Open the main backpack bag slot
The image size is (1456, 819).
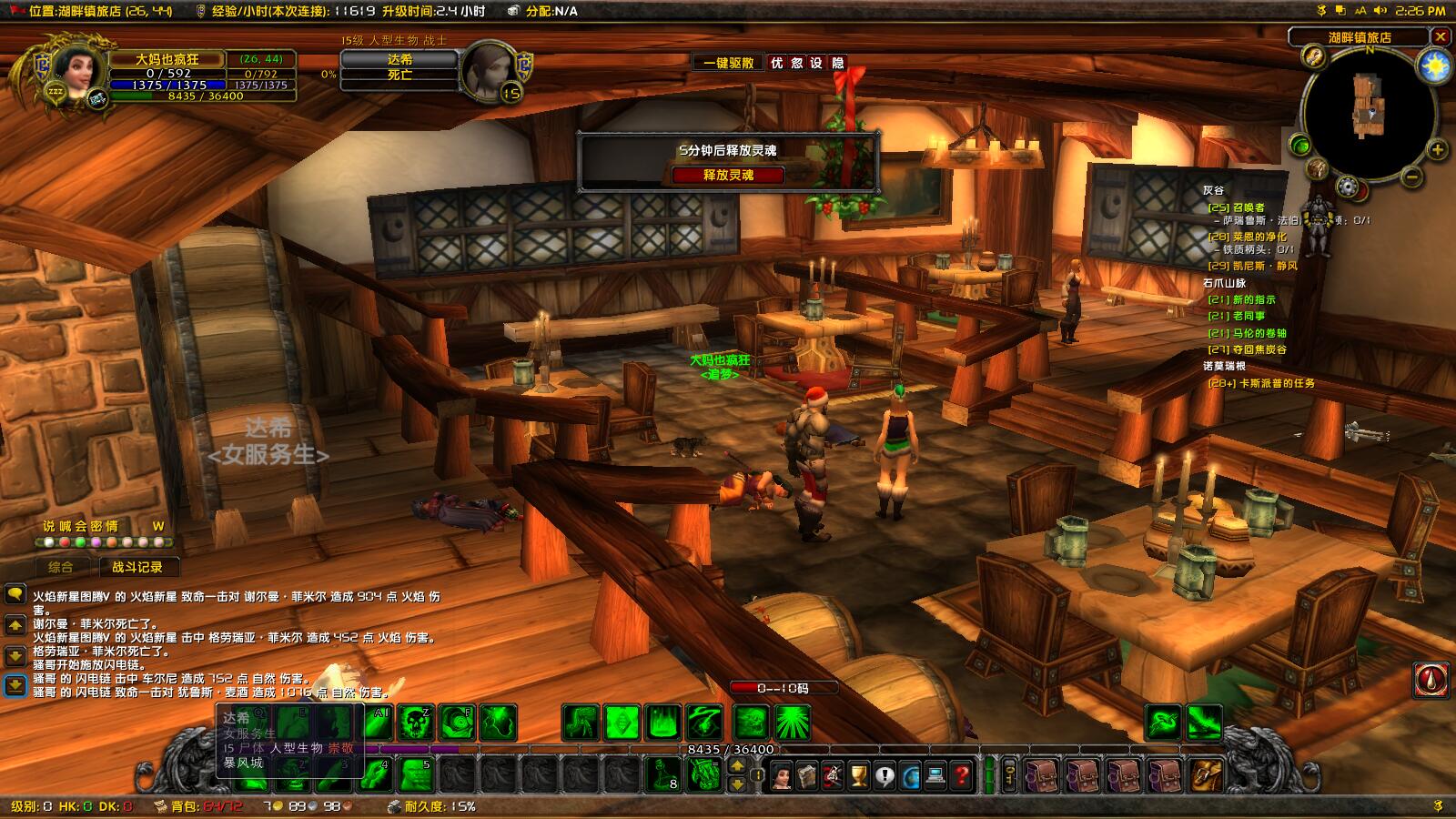(x=1208, y=776)
